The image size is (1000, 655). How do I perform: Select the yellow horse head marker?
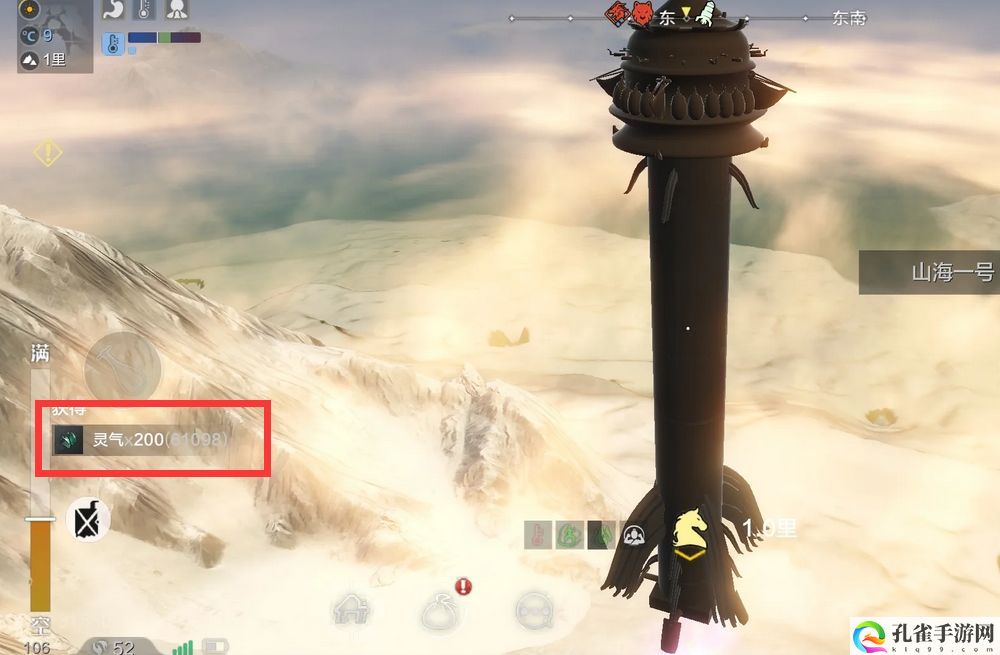pos(690,527)
